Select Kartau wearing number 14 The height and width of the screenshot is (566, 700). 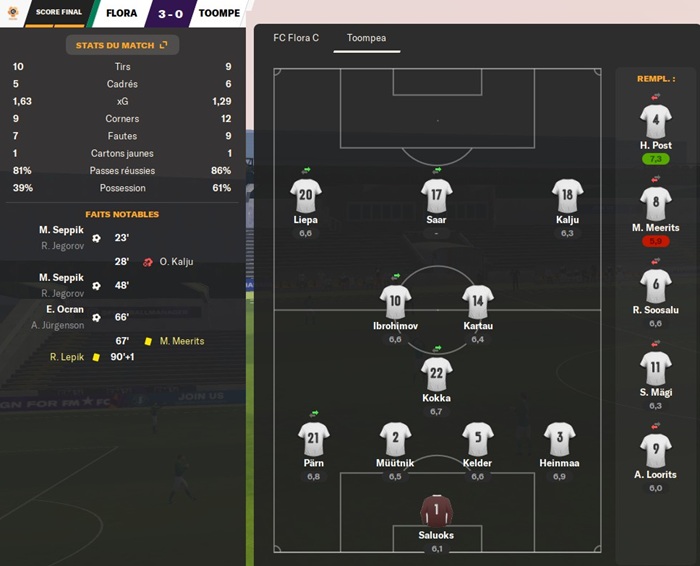click(x=478, y=302)
